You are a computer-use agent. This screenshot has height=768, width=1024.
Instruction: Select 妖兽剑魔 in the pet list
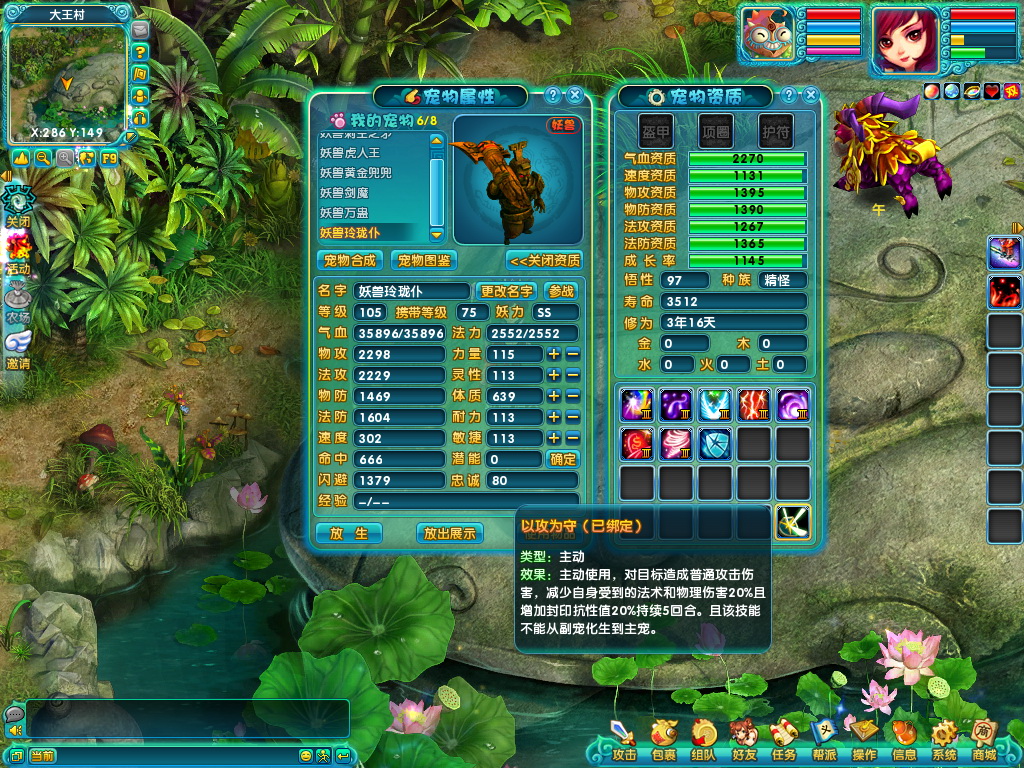342,193
